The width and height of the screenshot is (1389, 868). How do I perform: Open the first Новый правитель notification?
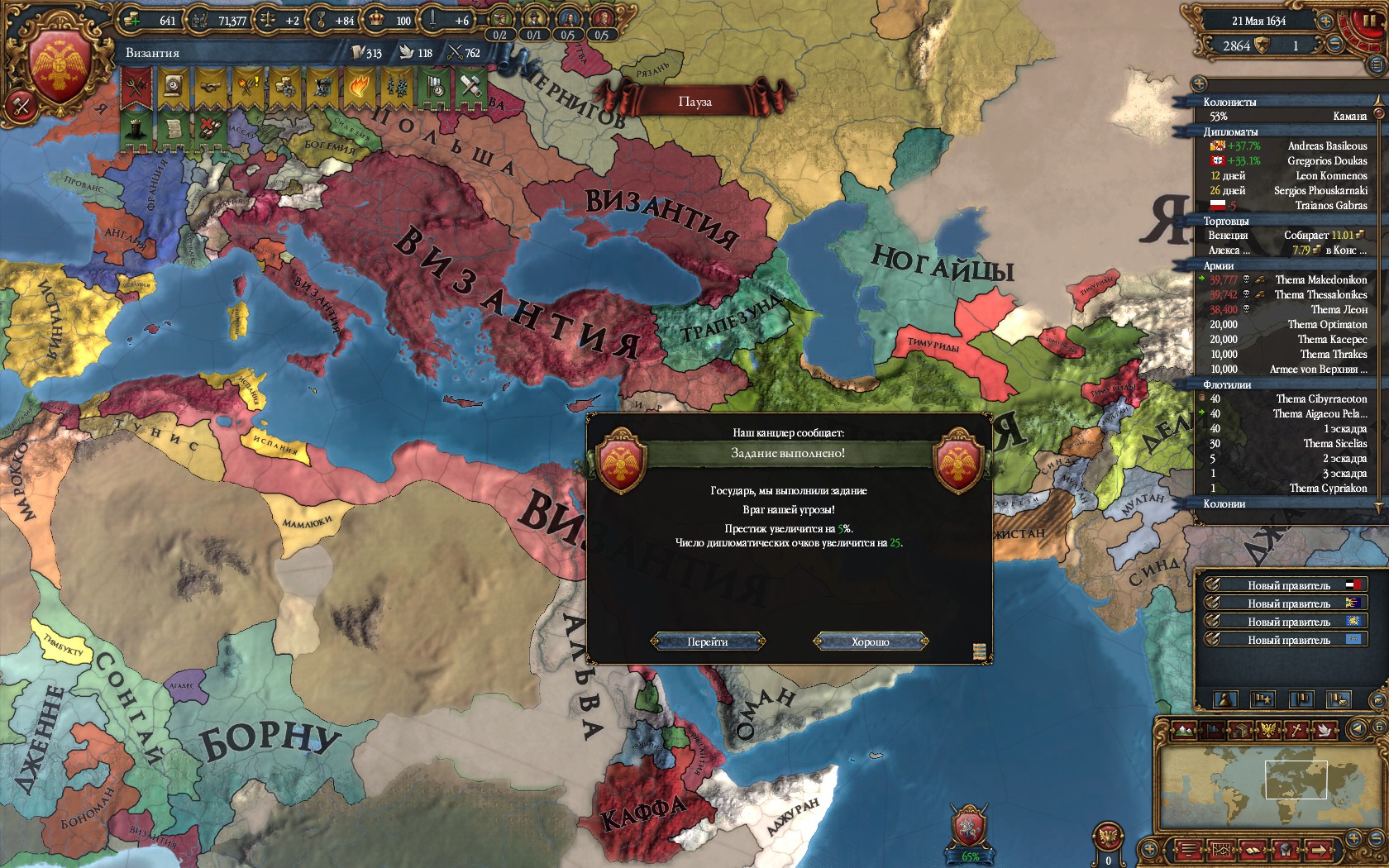(x=1286, y=585)
